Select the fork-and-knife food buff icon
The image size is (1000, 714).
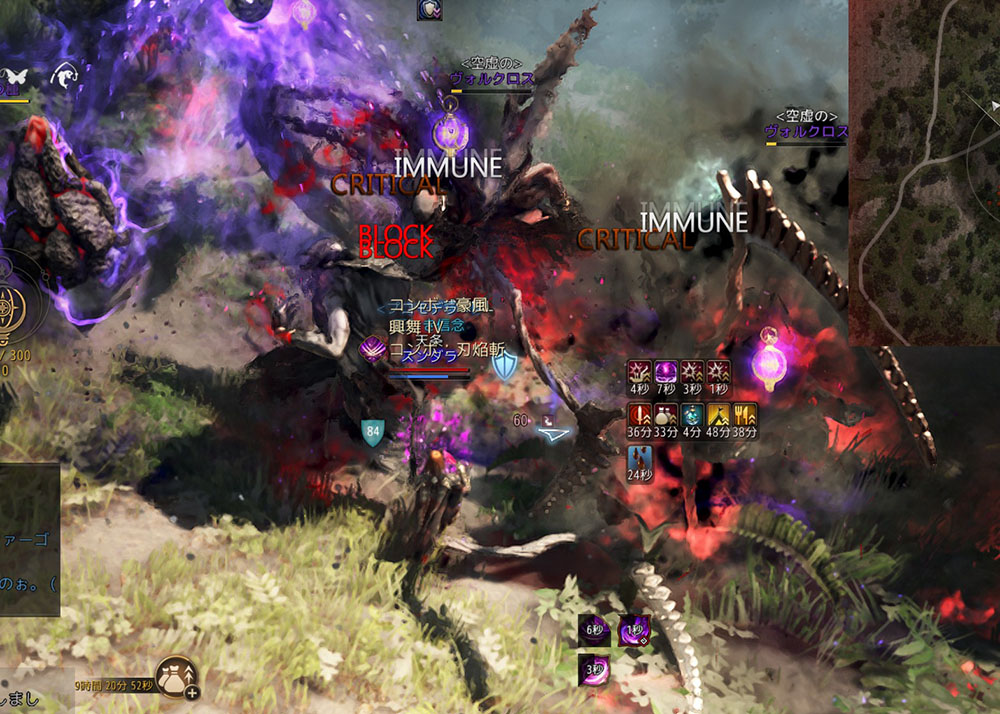(745, 416)
